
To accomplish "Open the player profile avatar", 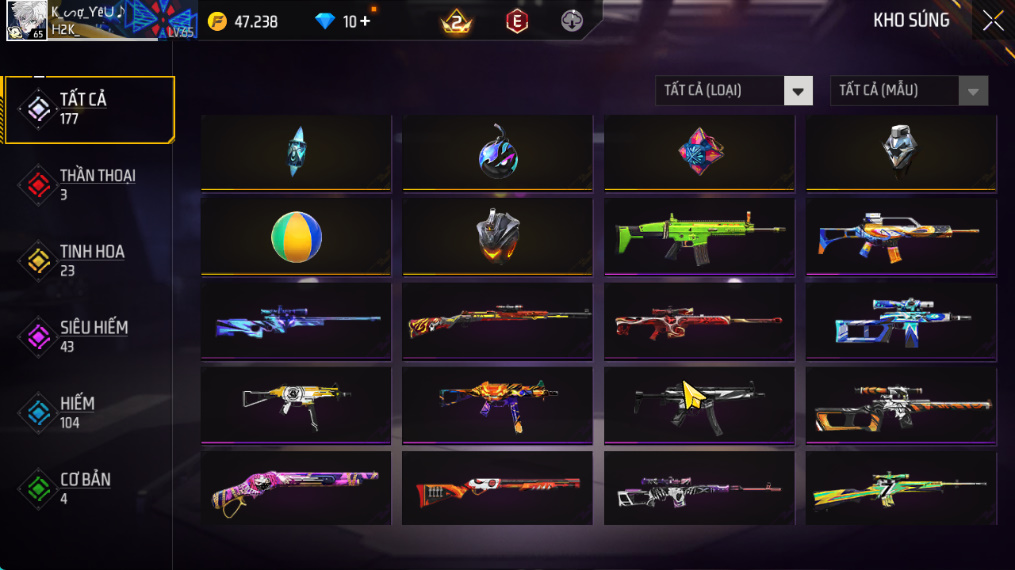I will click(25, 20).
